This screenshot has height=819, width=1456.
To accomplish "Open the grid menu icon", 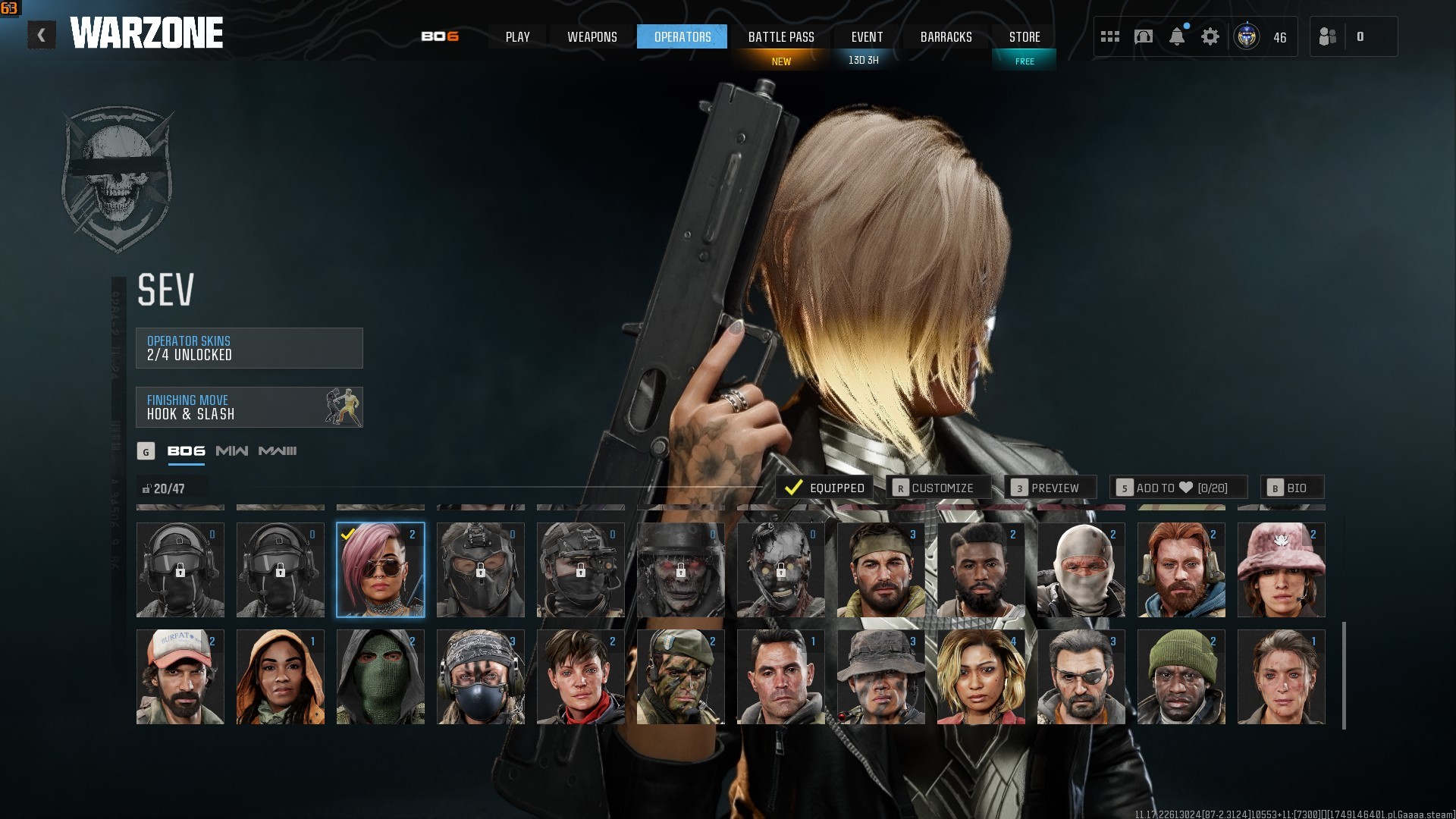I will click(1110, 36).
